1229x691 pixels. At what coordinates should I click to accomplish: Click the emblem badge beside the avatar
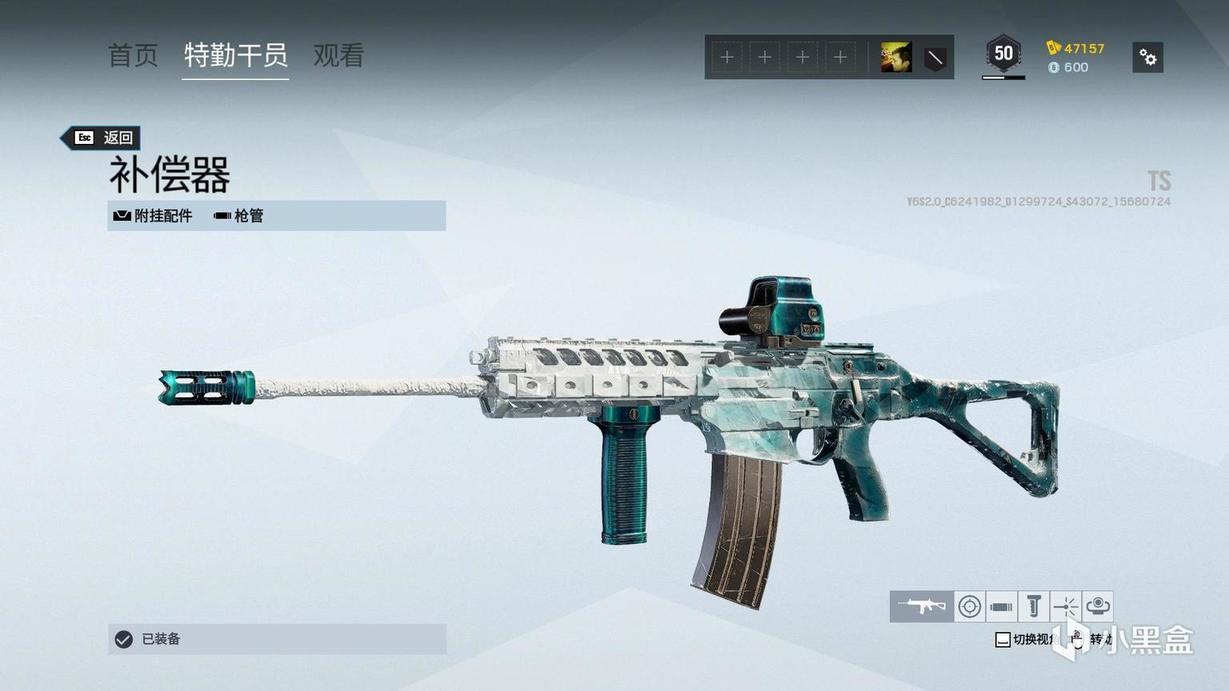coord(935,57)
